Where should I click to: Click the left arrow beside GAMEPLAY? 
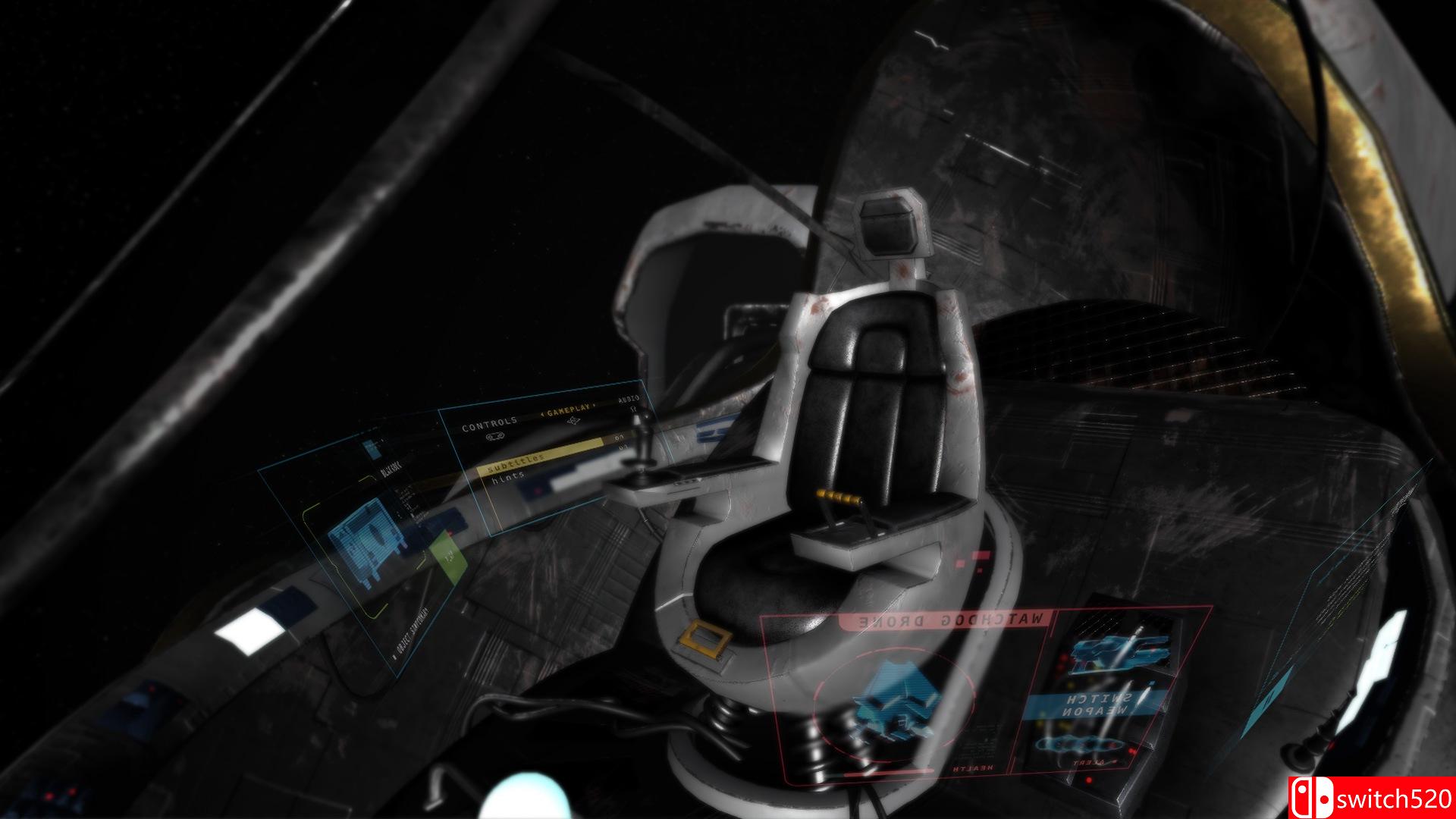coord(543,413)
